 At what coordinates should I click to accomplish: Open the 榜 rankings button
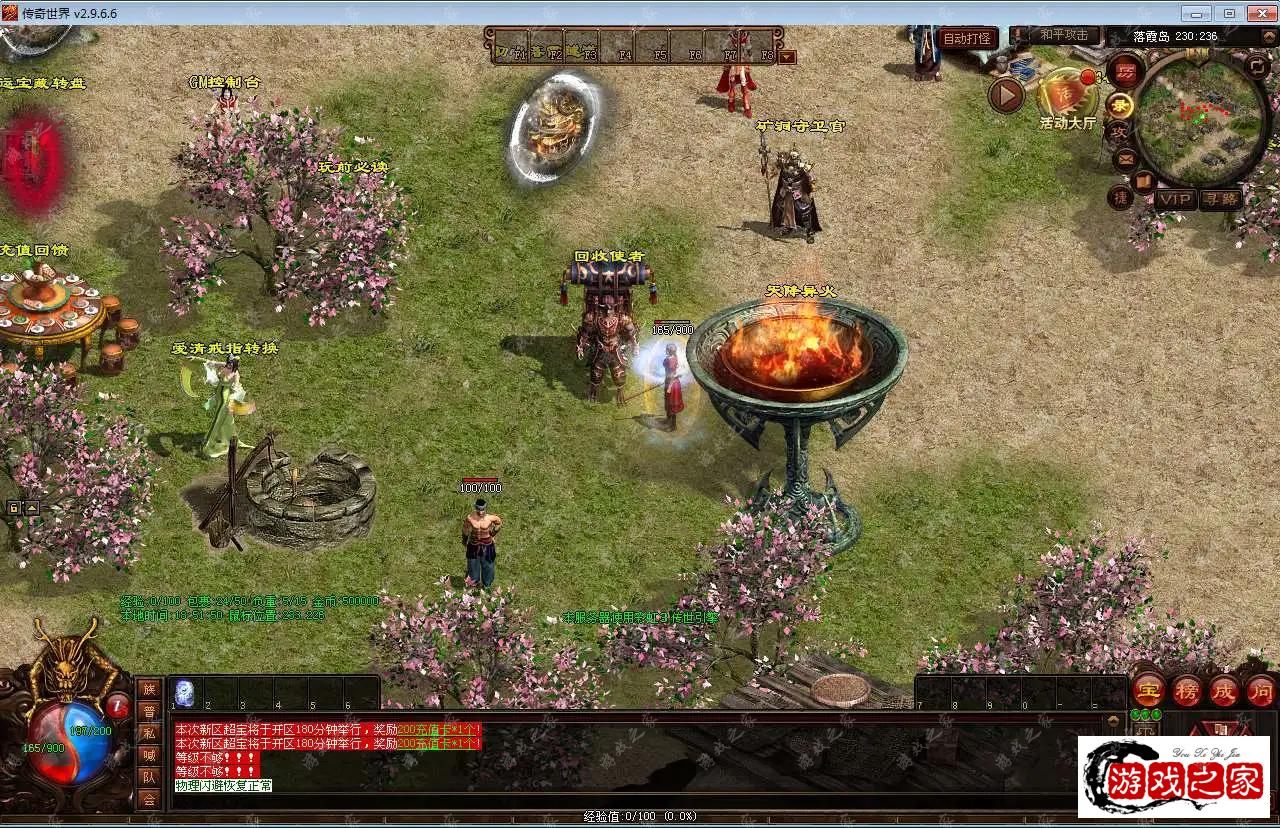[x=1186, y=691]
